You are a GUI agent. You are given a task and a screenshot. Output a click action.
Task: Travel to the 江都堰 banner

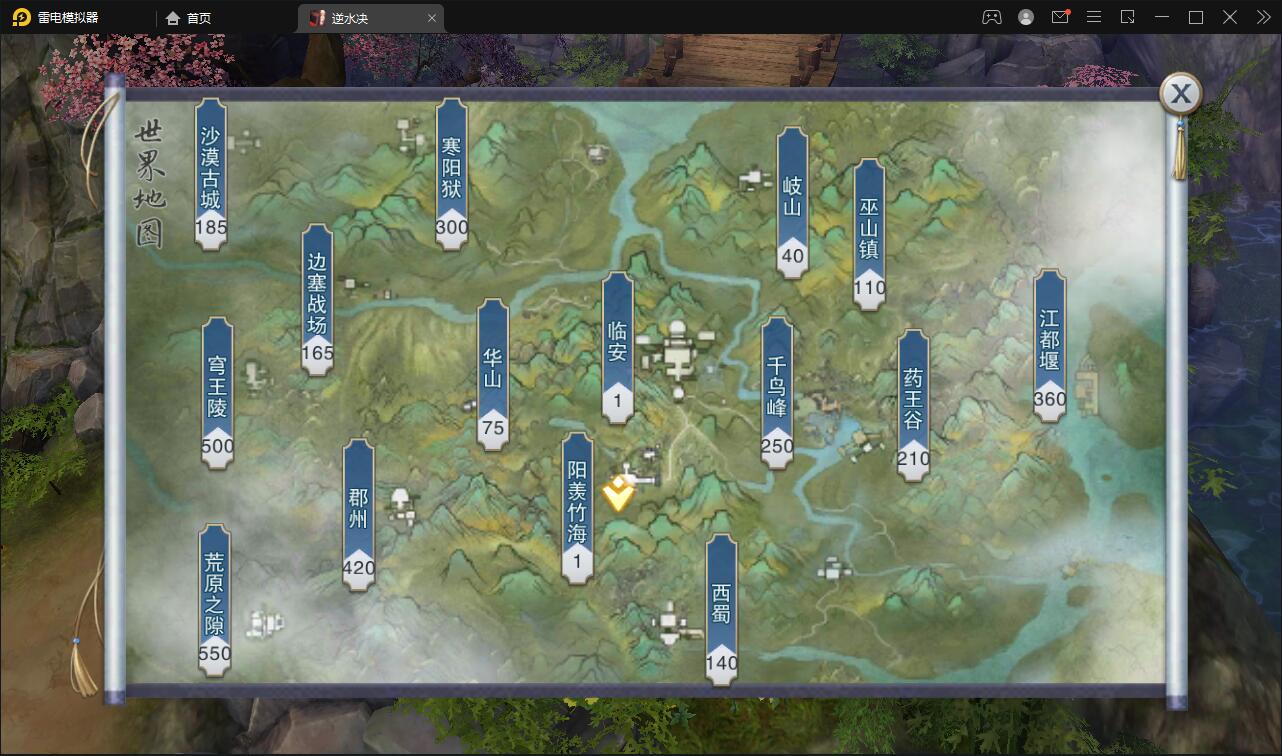coord(1049,344)
